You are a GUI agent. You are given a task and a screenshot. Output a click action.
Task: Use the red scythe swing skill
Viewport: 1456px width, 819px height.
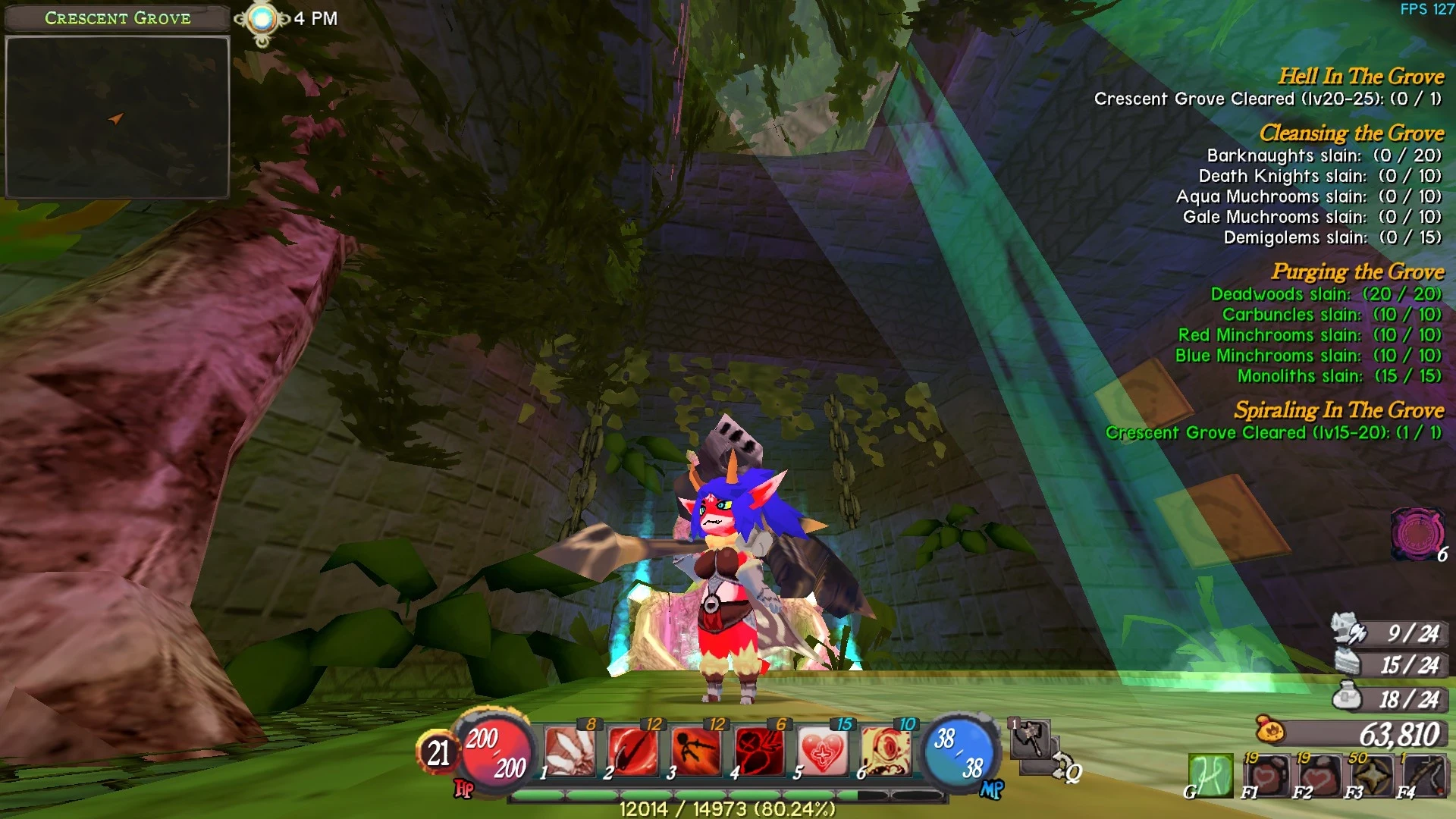pos(633,752)
